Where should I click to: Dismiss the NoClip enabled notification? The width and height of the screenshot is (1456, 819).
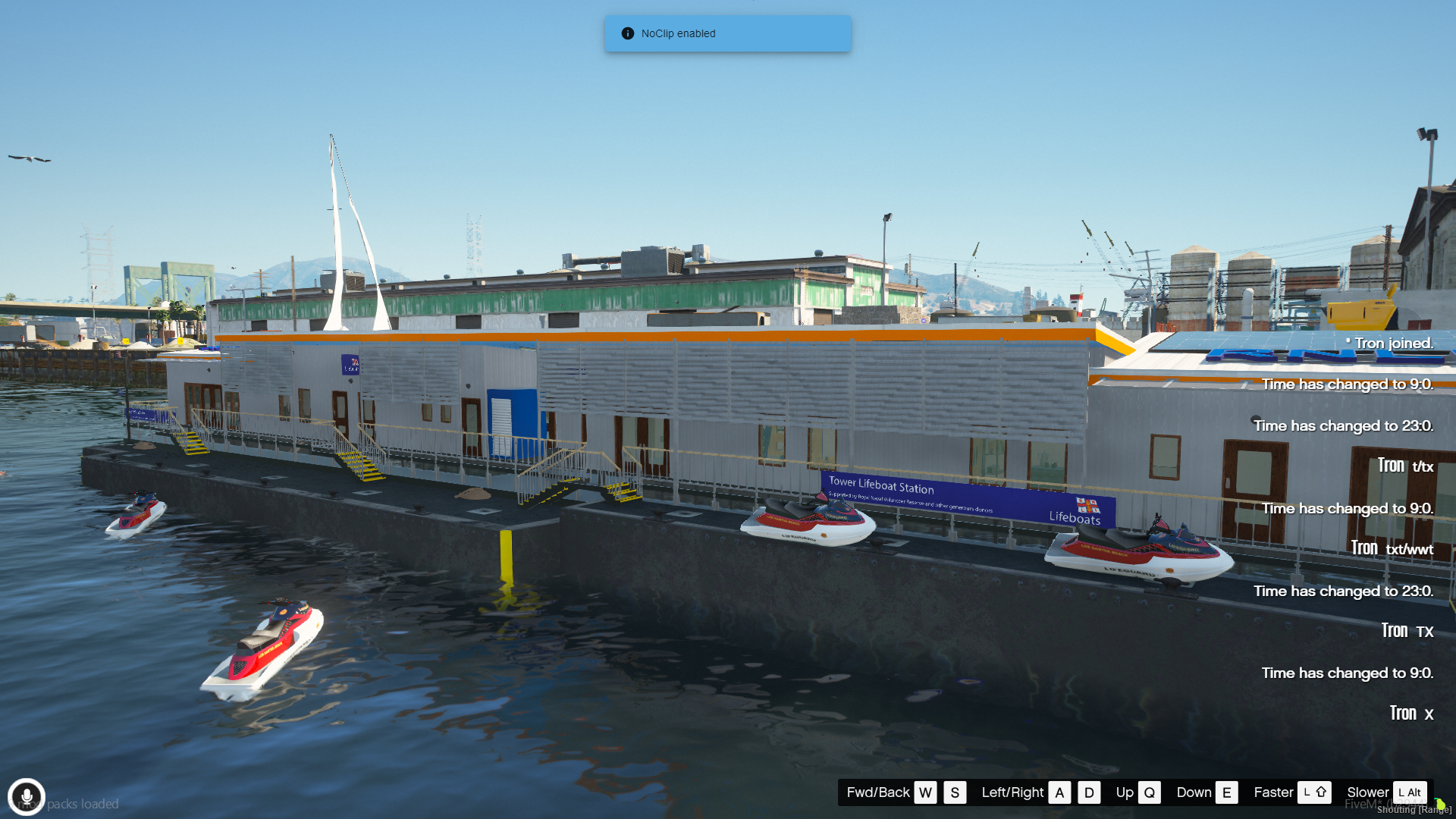point(727,33)
